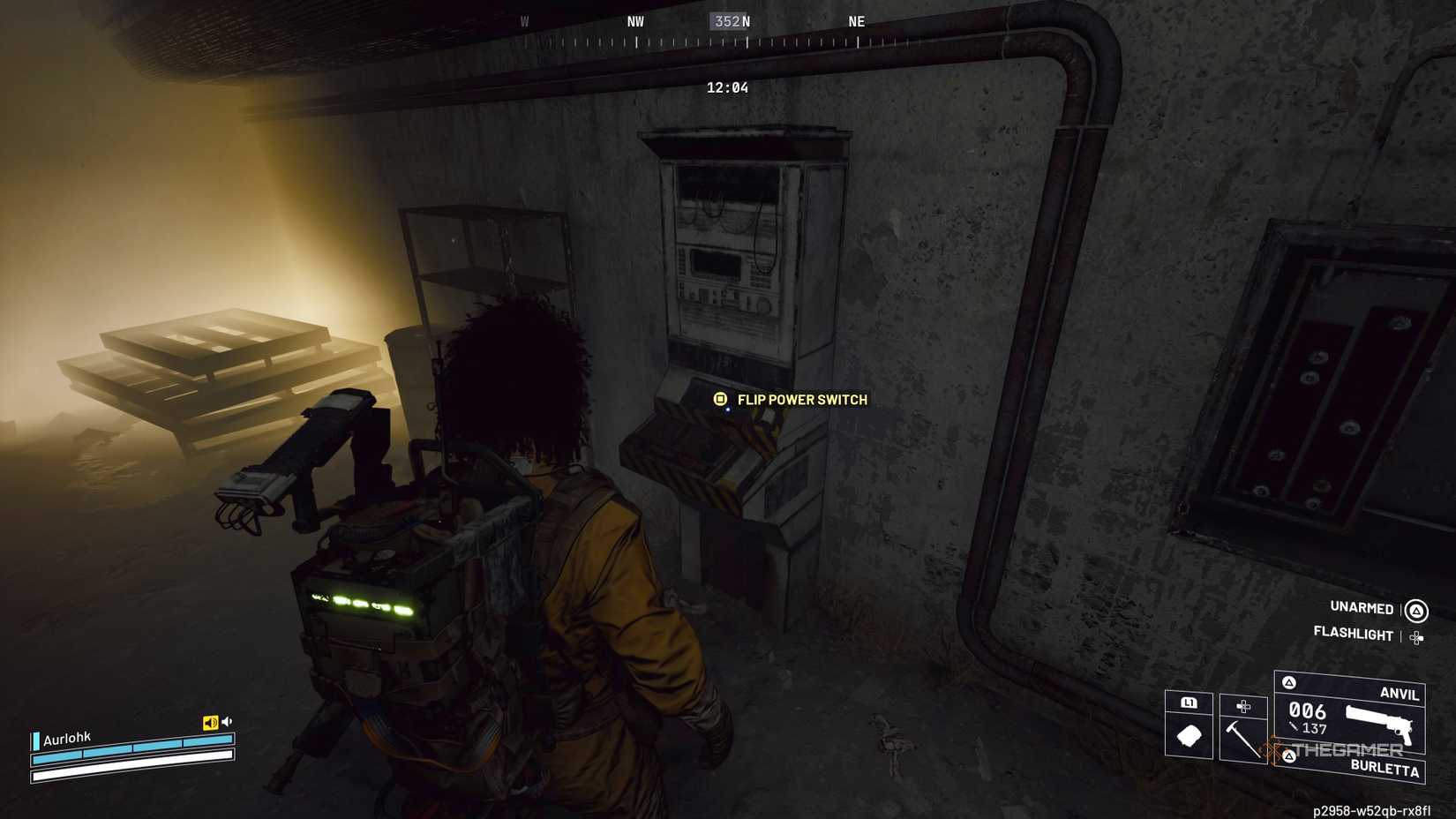The width and height of the screenshot is (1456, 819).
Task: Toggle the Flashlight control
Action: [x=1355, y=635]
